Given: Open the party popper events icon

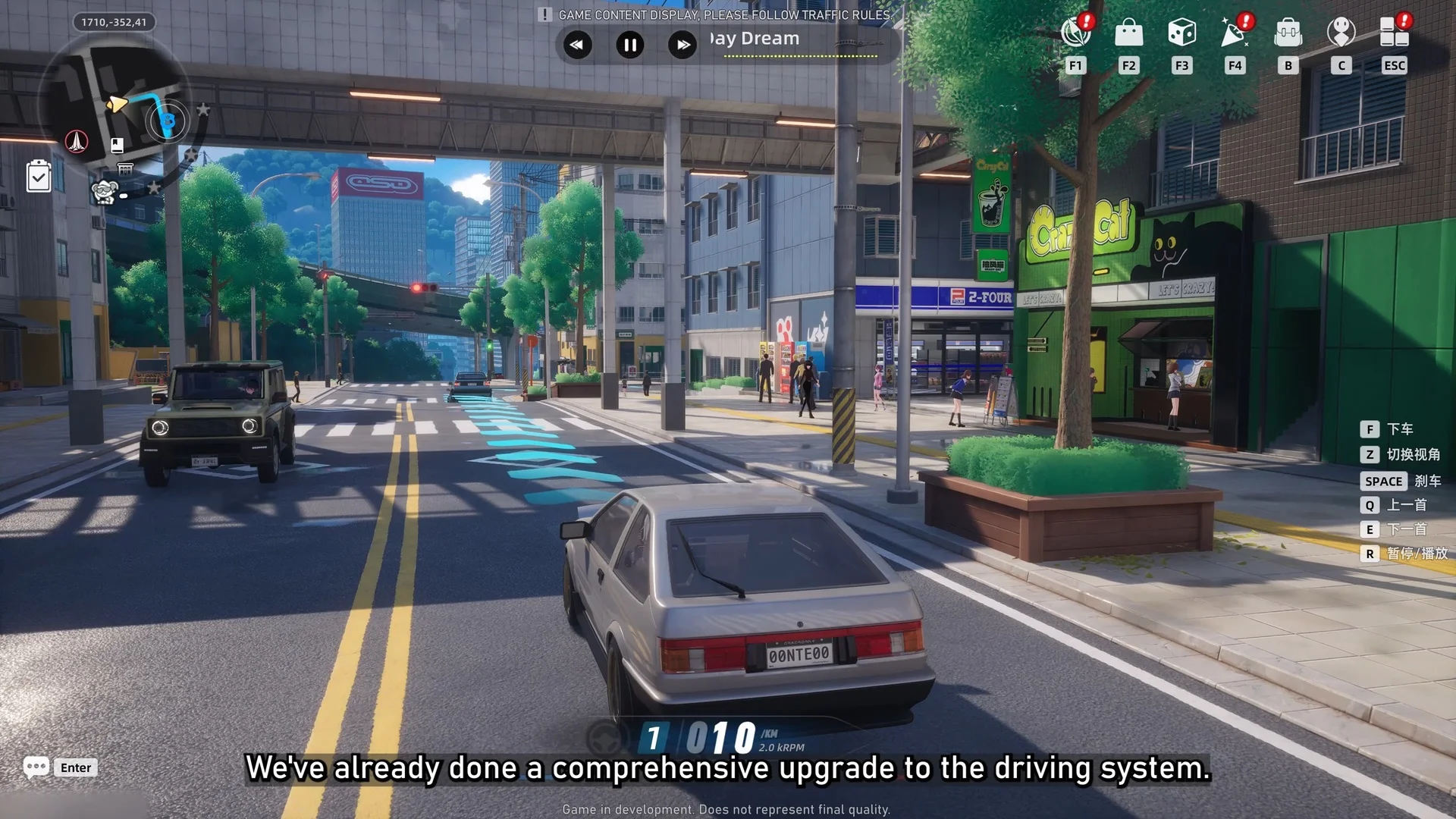Looking at the screenshot, I should coord(1235,33).
